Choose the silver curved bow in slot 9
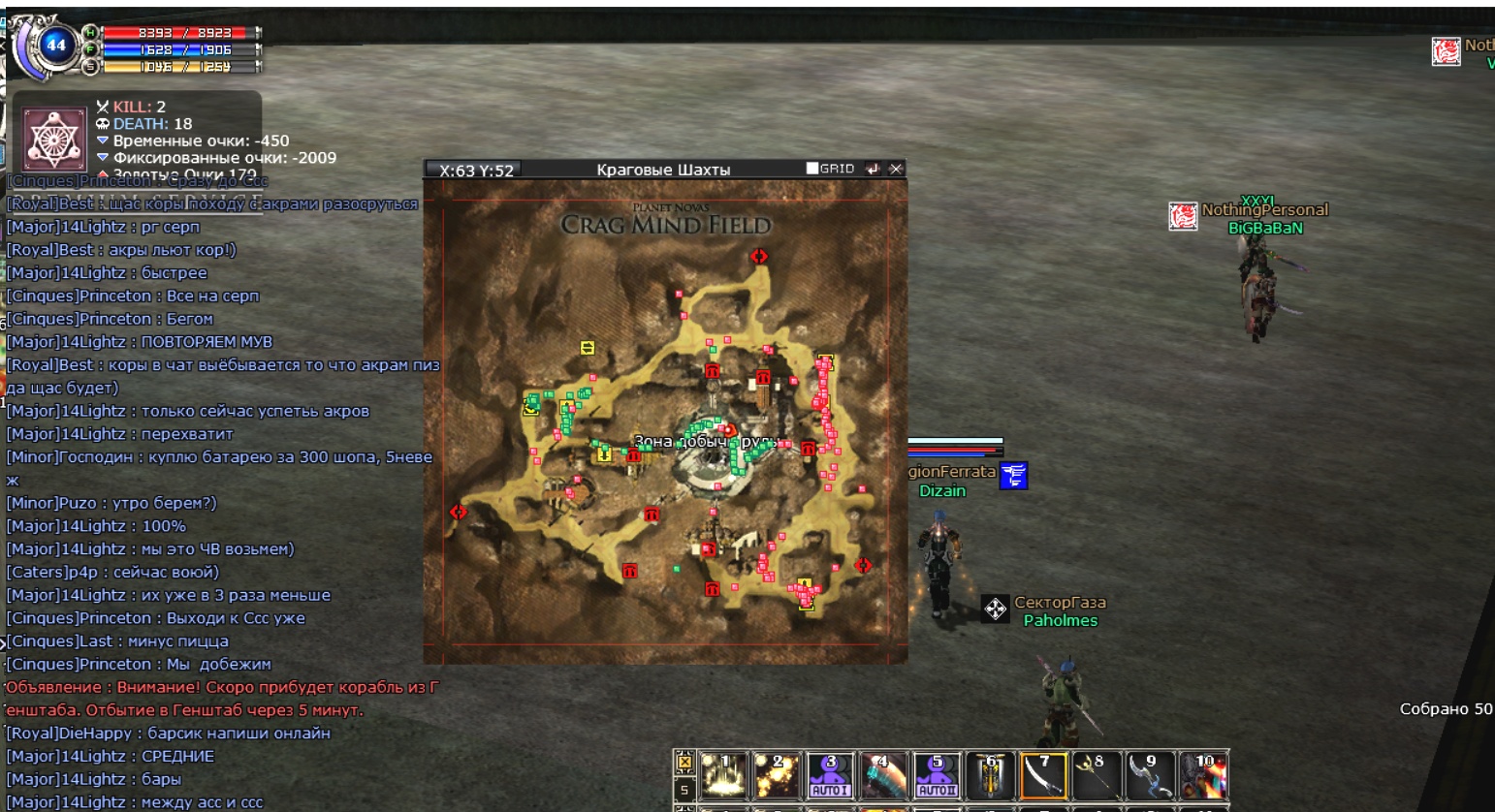The height and width of the screenshot is (812, 1495). [1150, 775]
